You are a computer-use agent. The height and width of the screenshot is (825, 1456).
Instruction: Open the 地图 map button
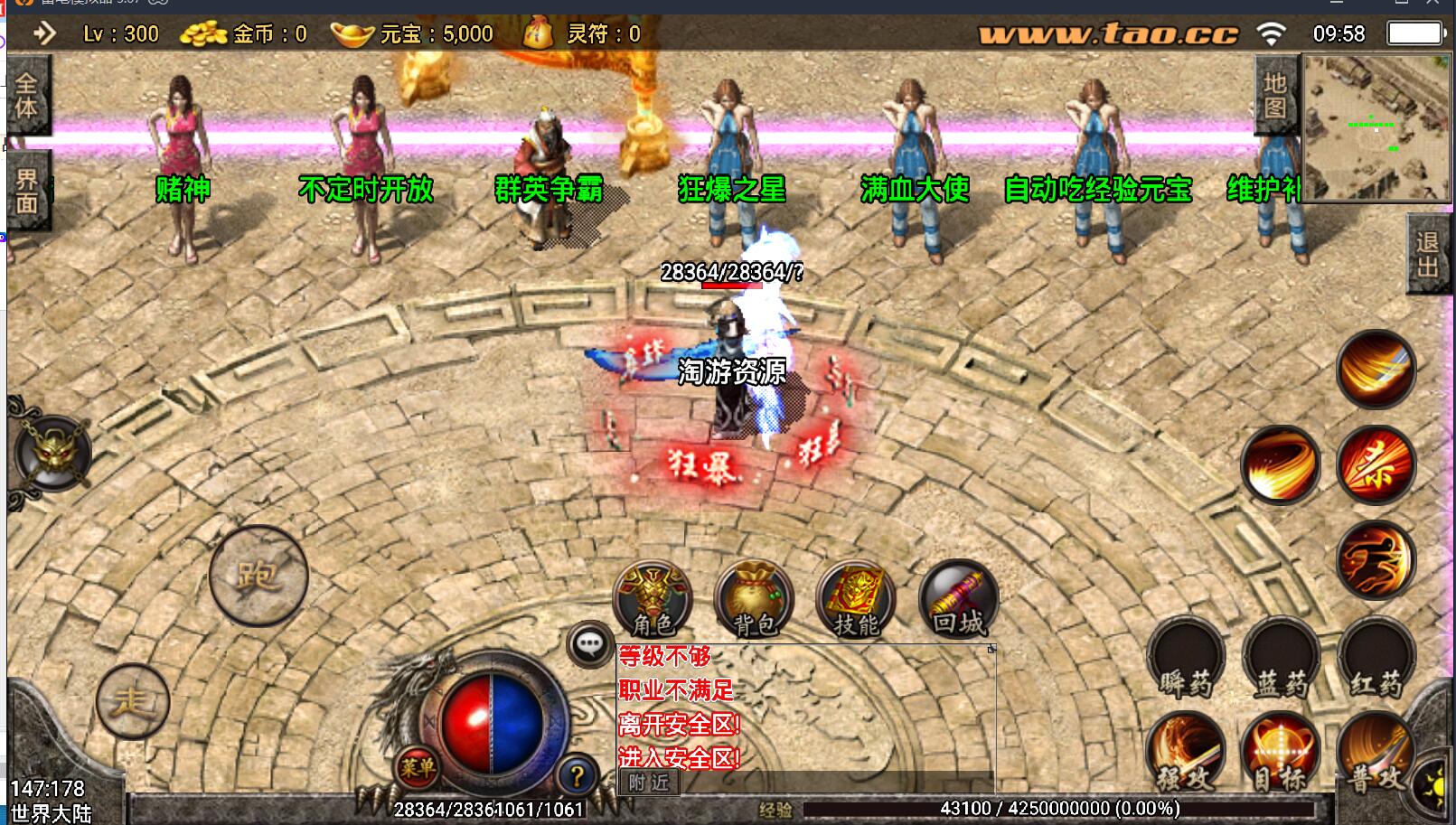pyautogui.click(x=1274, y=96)
